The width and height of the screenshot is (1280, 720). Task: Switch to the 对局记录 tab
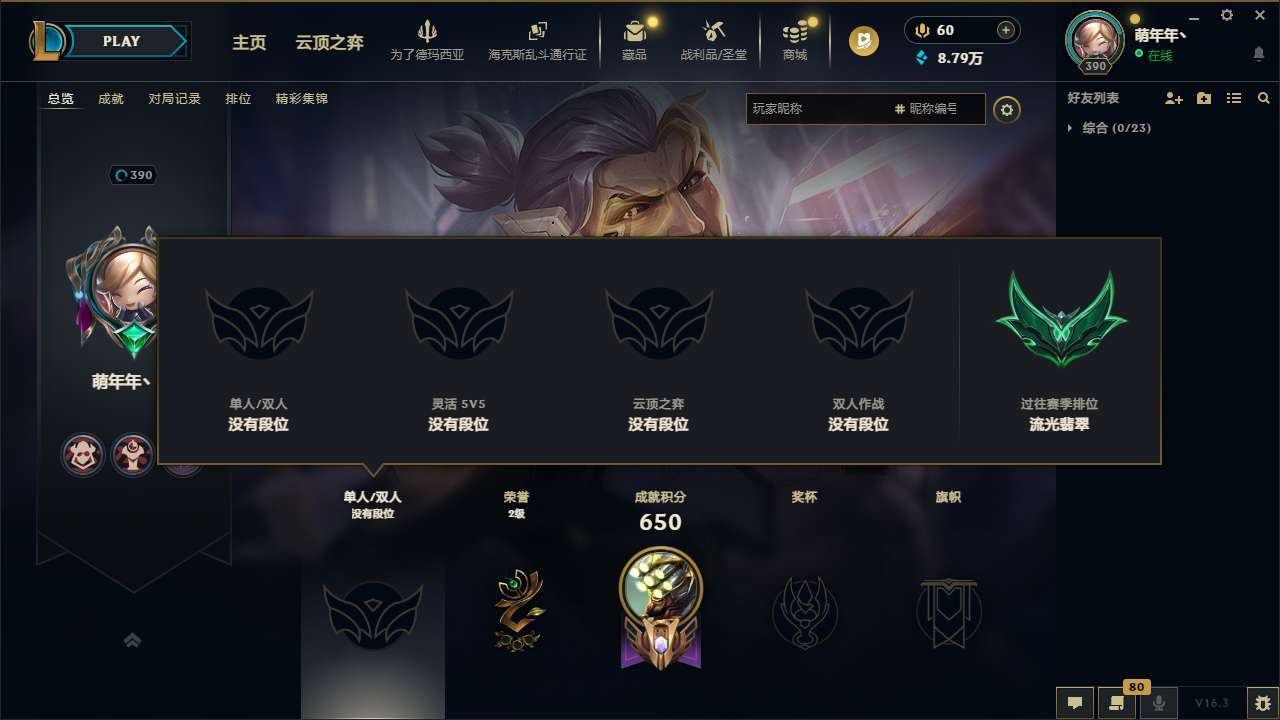[x=175, y=98]
